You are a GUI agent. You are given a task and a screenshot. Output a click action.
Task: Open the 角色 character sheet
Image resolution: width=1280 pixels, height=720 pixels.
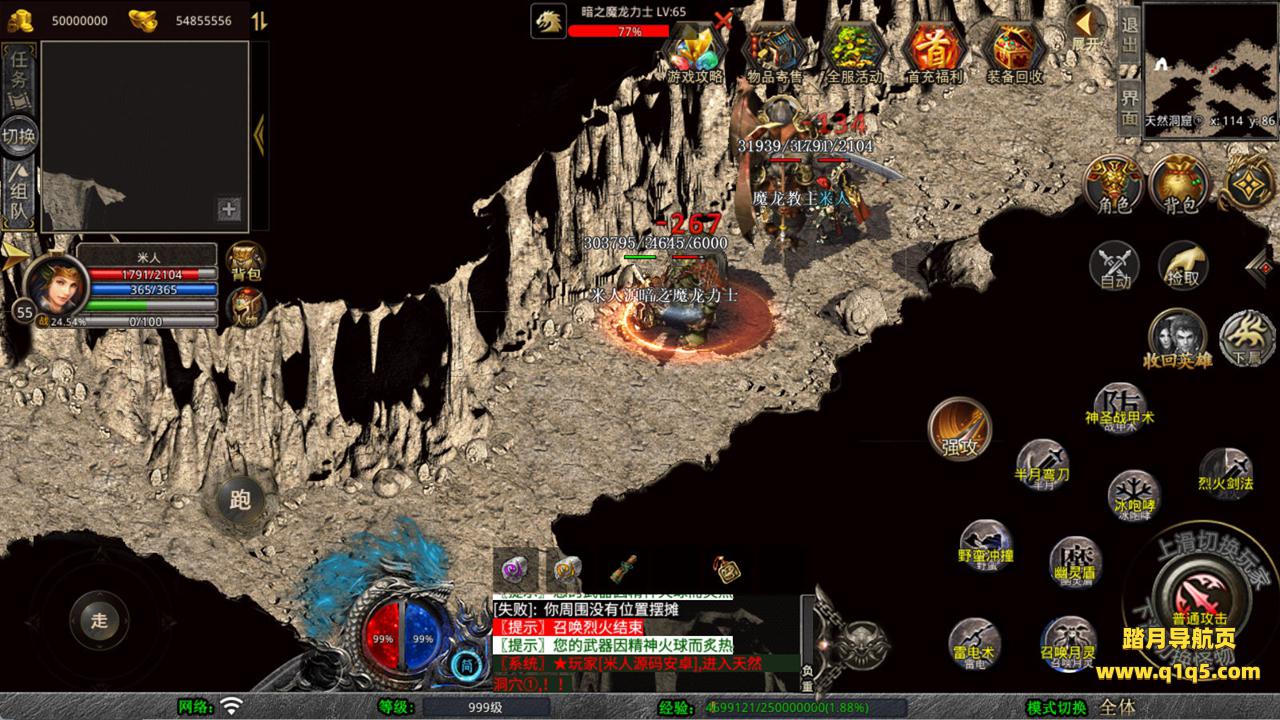tap(1115, 183)
